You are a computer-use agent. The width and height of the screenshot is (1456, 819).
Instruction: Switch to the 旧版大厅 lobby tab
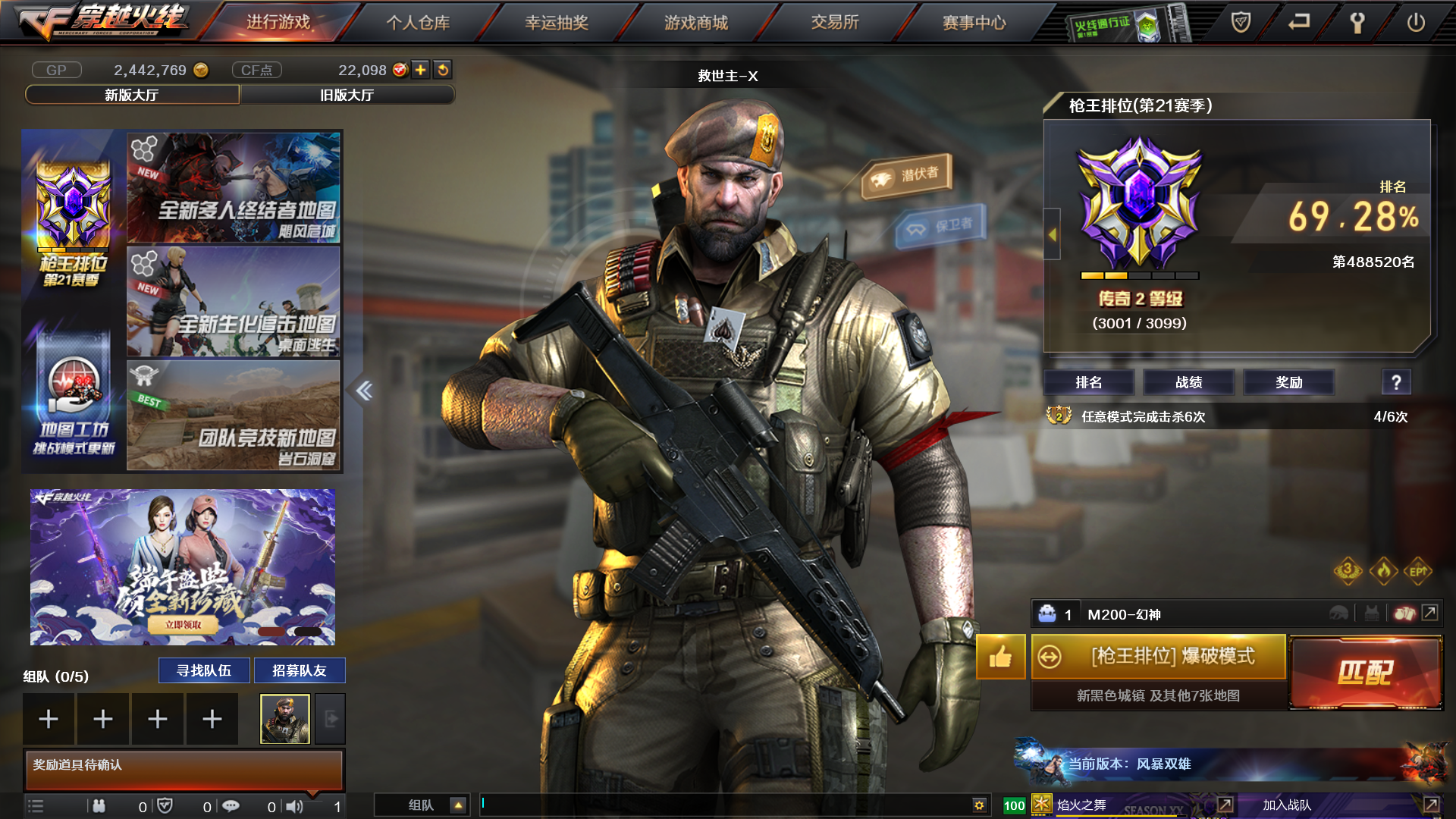[x=347, y=95]
